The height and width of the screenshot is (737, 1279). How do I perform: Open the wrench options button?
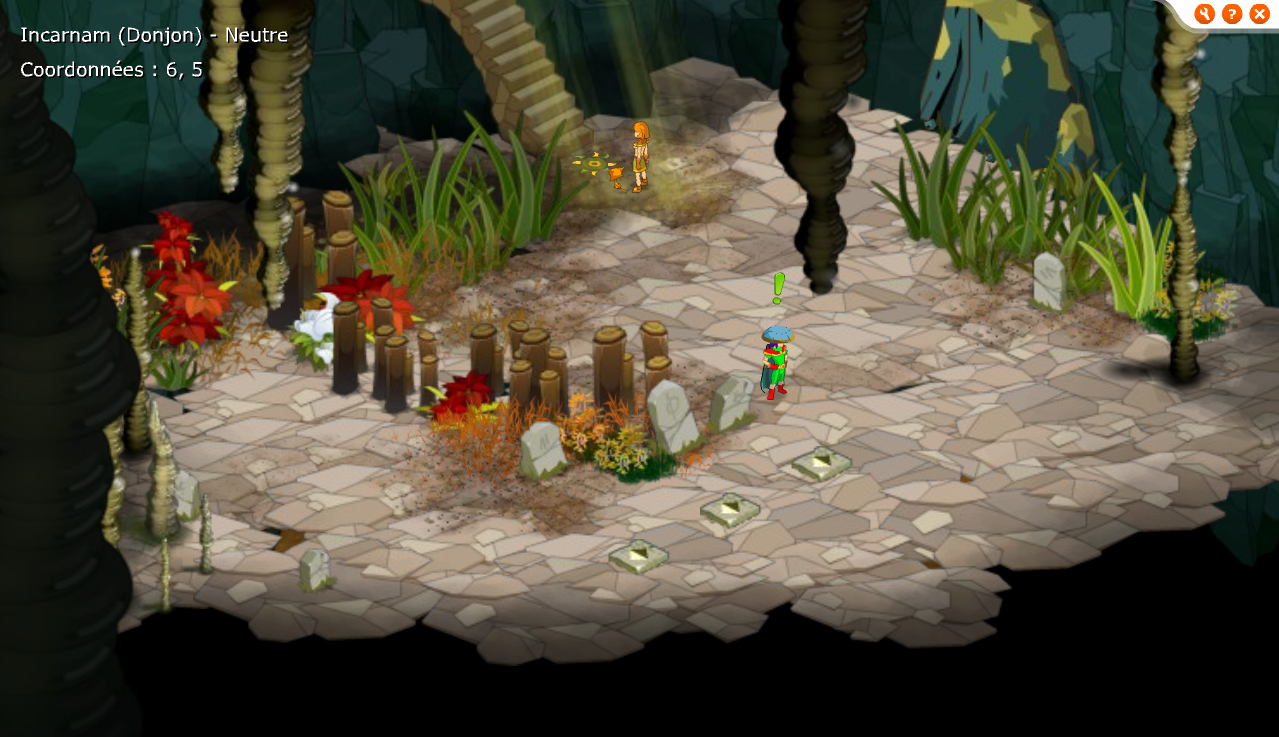coord(1204,14)
